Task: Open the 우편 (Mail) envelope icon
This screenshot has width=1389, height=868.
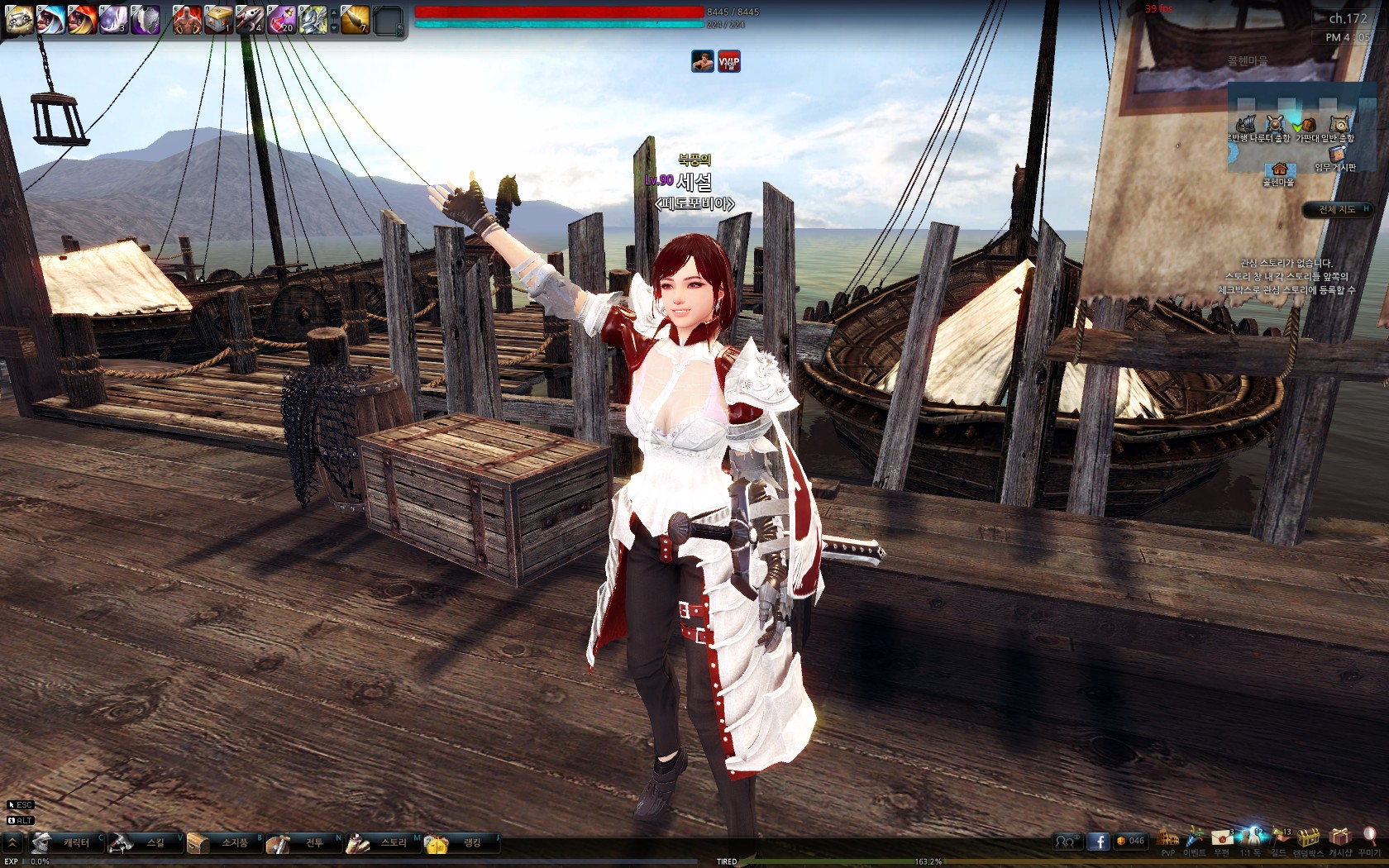Action: pyautogui.click(x=1222, y=840)
